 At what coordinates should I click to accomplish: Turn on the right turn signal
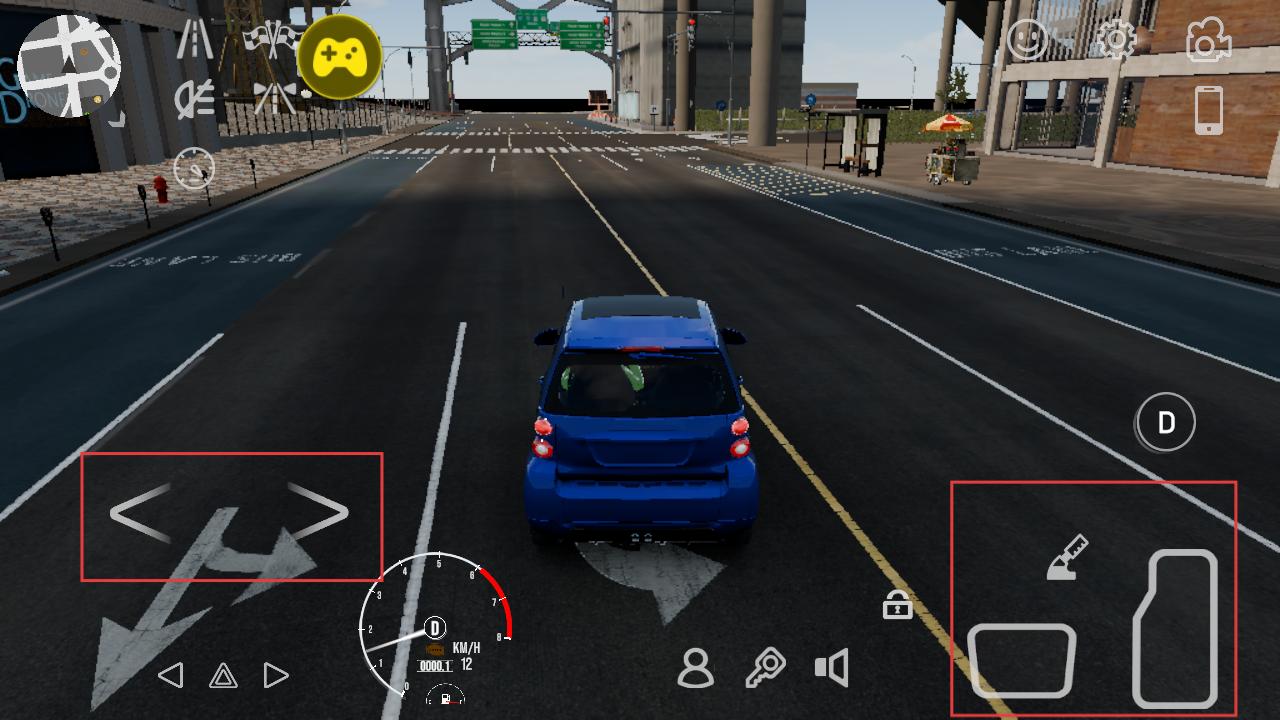(x=276, y=676)
